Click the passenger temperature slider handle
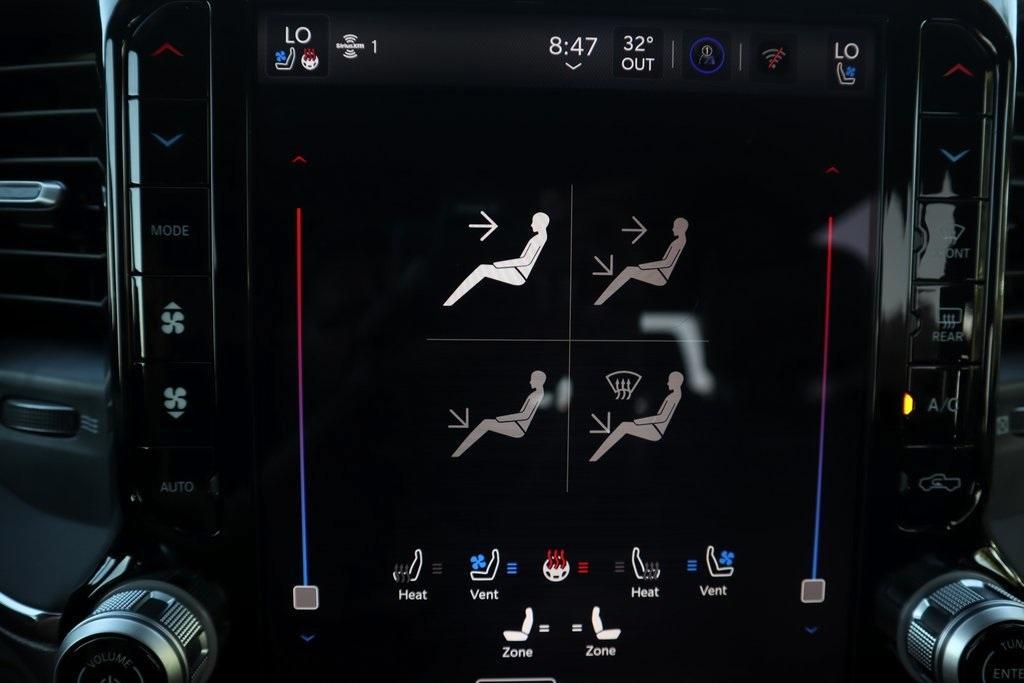The height and width of the screenshot is (683, 1024). click(x=813, y=590)
